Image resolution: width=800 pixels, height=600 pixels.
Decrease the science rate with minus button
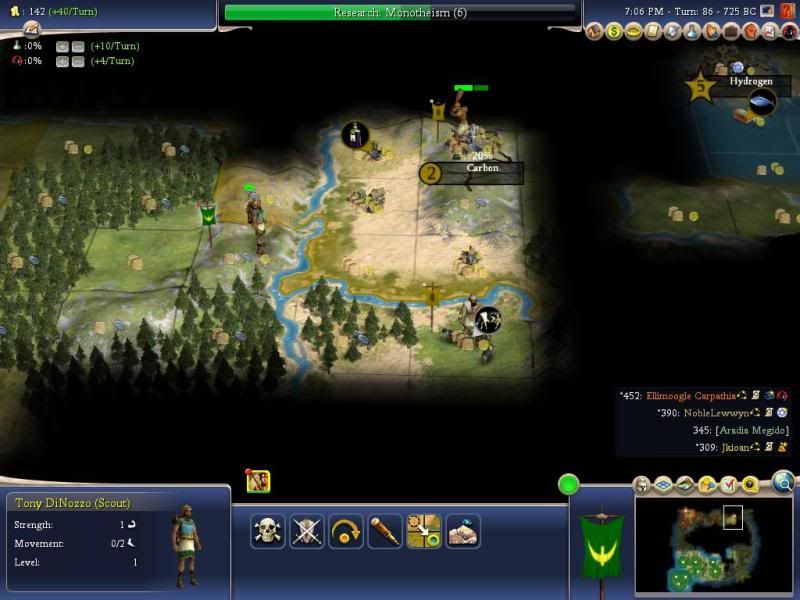coord(77,47)
